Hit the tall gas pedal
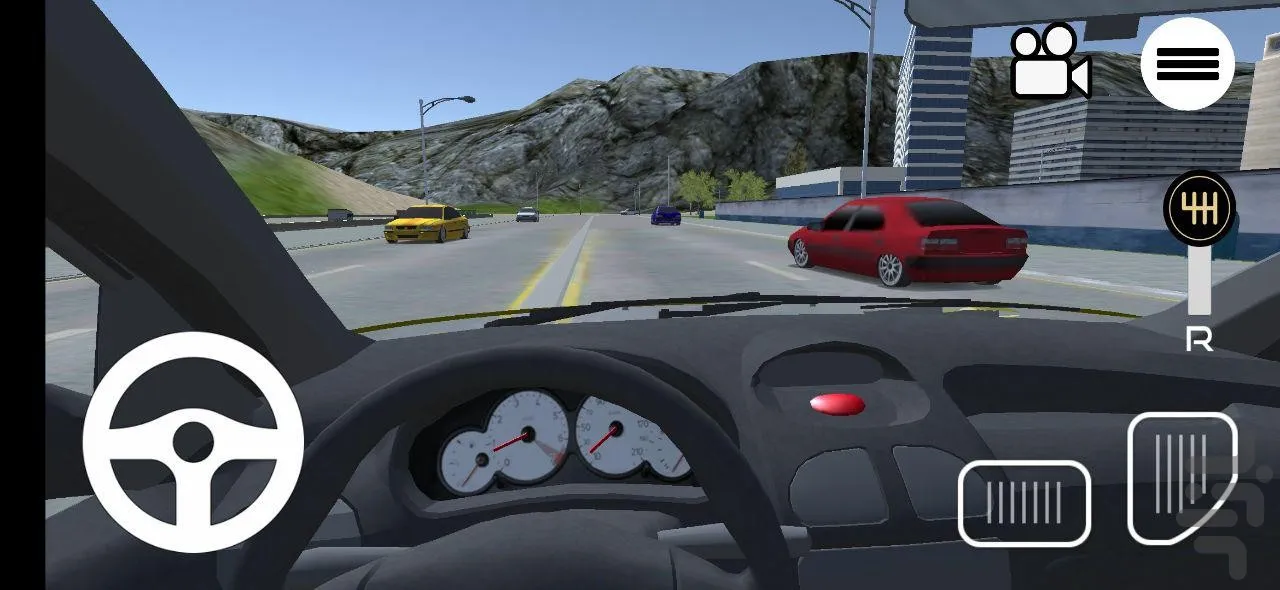1280x590 pixels. point(1182,477)
